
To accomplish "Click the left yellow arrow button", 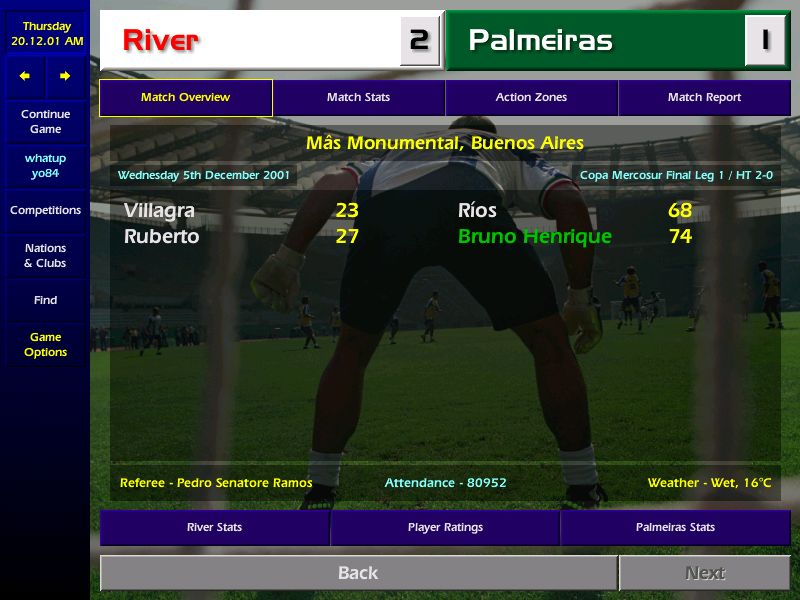I will pyautogui.click(x=25, y=76).
